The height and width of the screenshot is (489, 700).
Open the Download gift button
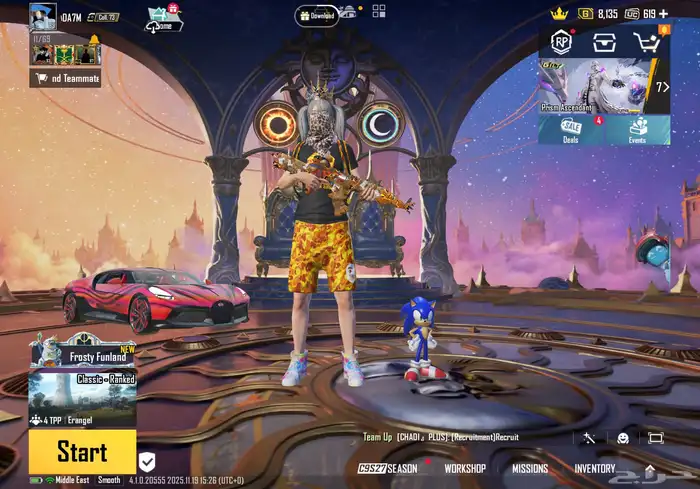[x=316, y=15]
